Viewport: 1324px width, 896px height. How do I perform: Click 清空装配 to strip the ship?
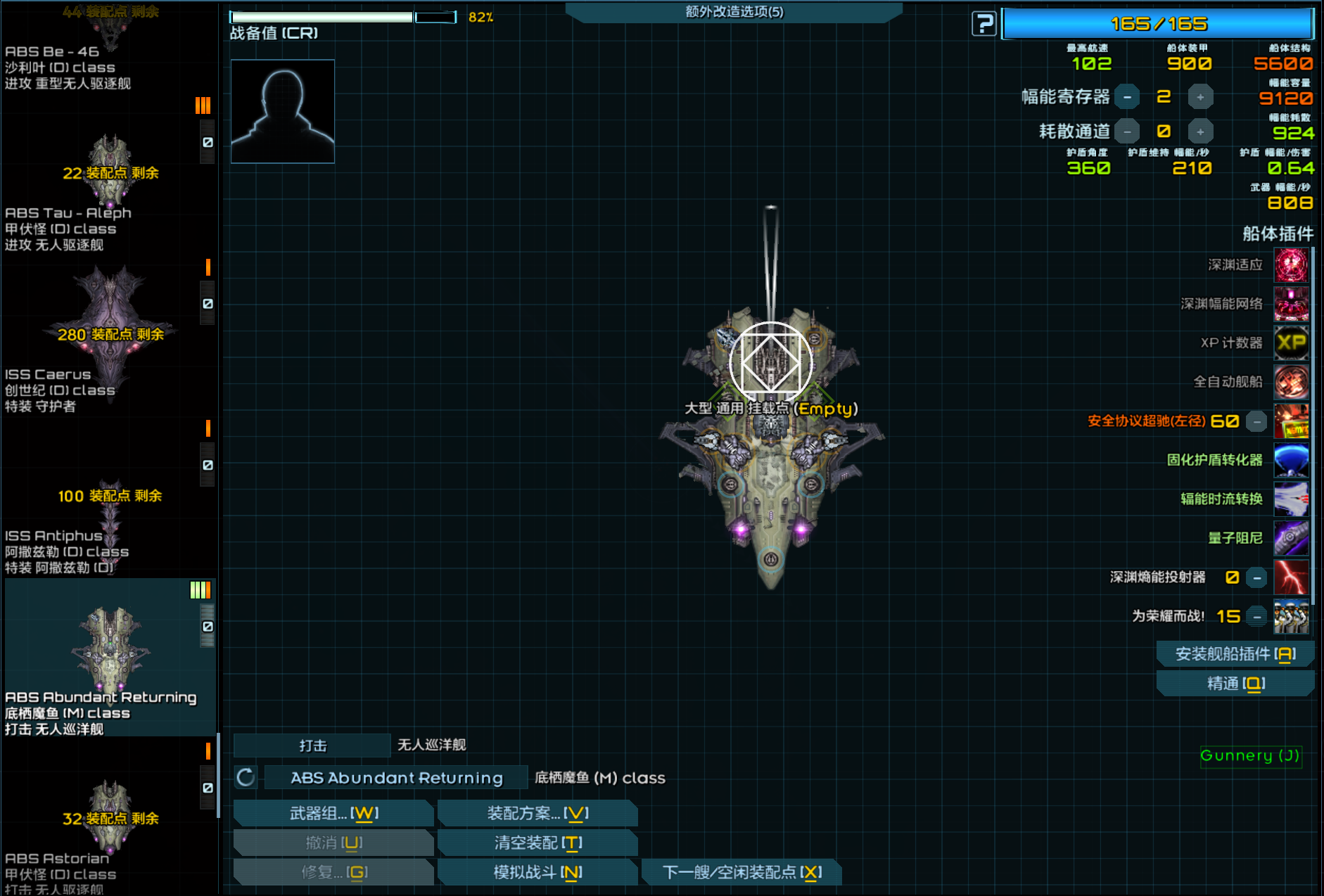[537, 843]
